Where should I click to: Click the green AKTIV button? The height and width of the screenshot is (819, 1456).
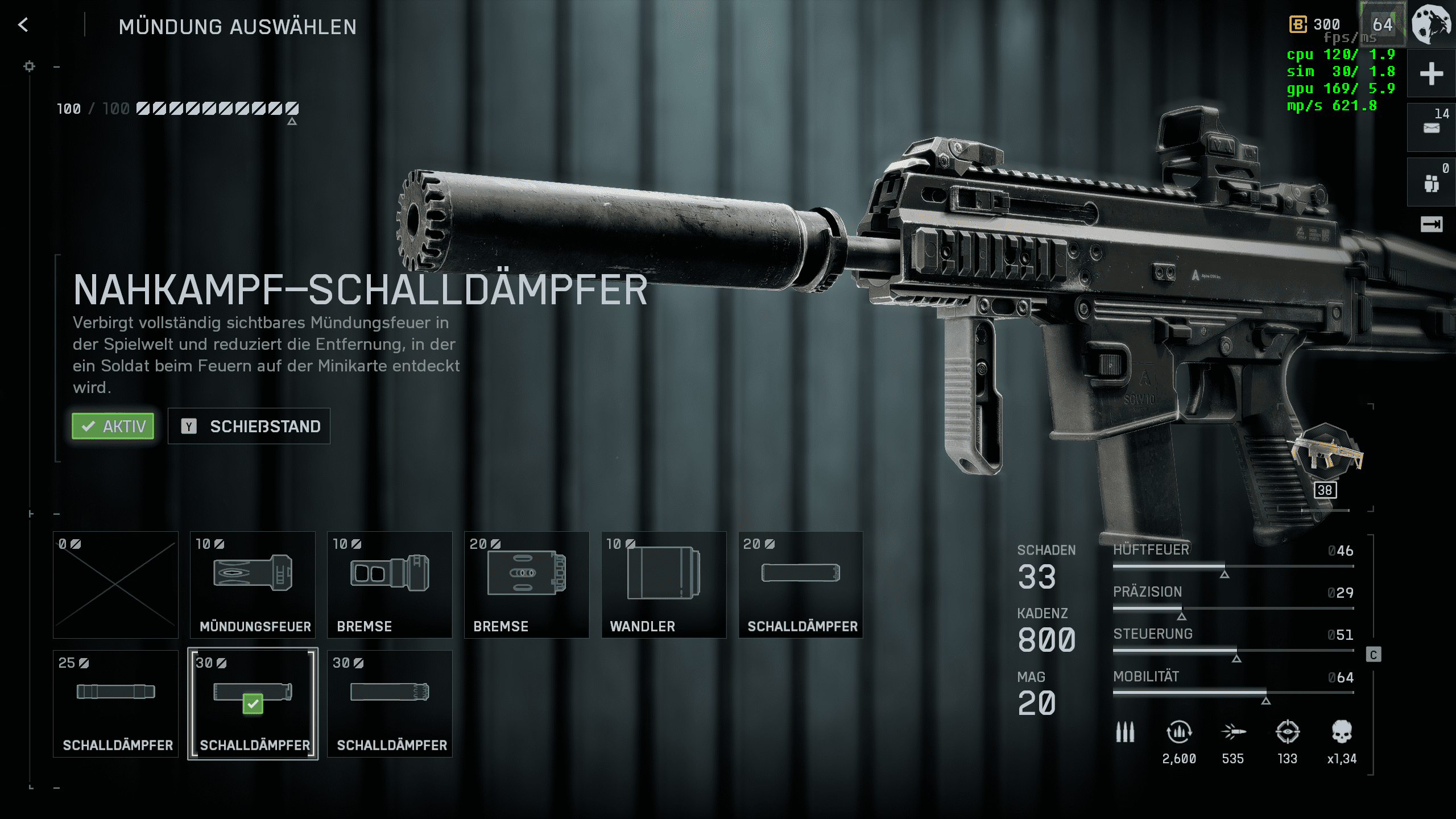(x=113, y=426)
